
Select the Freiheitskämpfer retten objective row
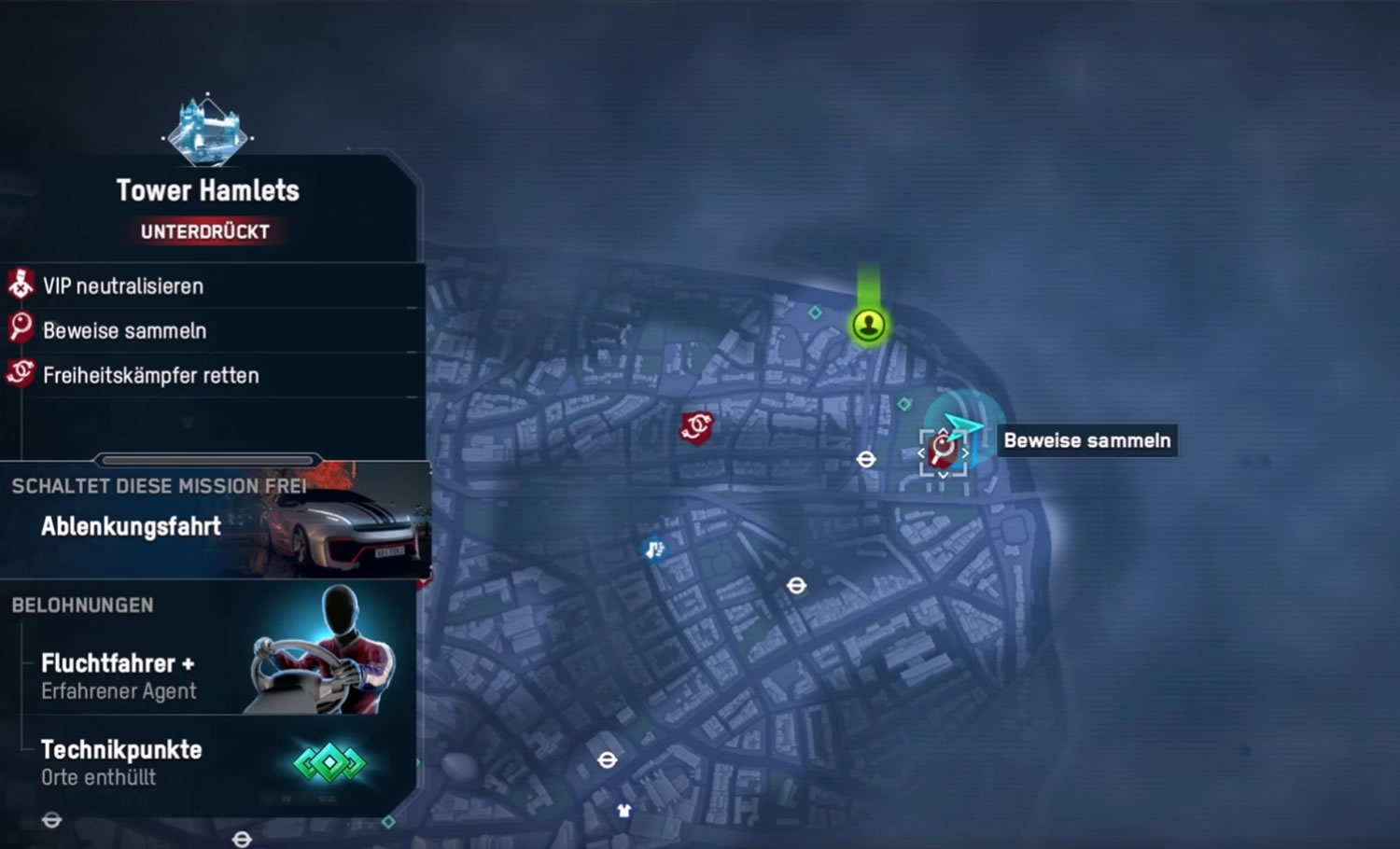click(x=150, y=375)
